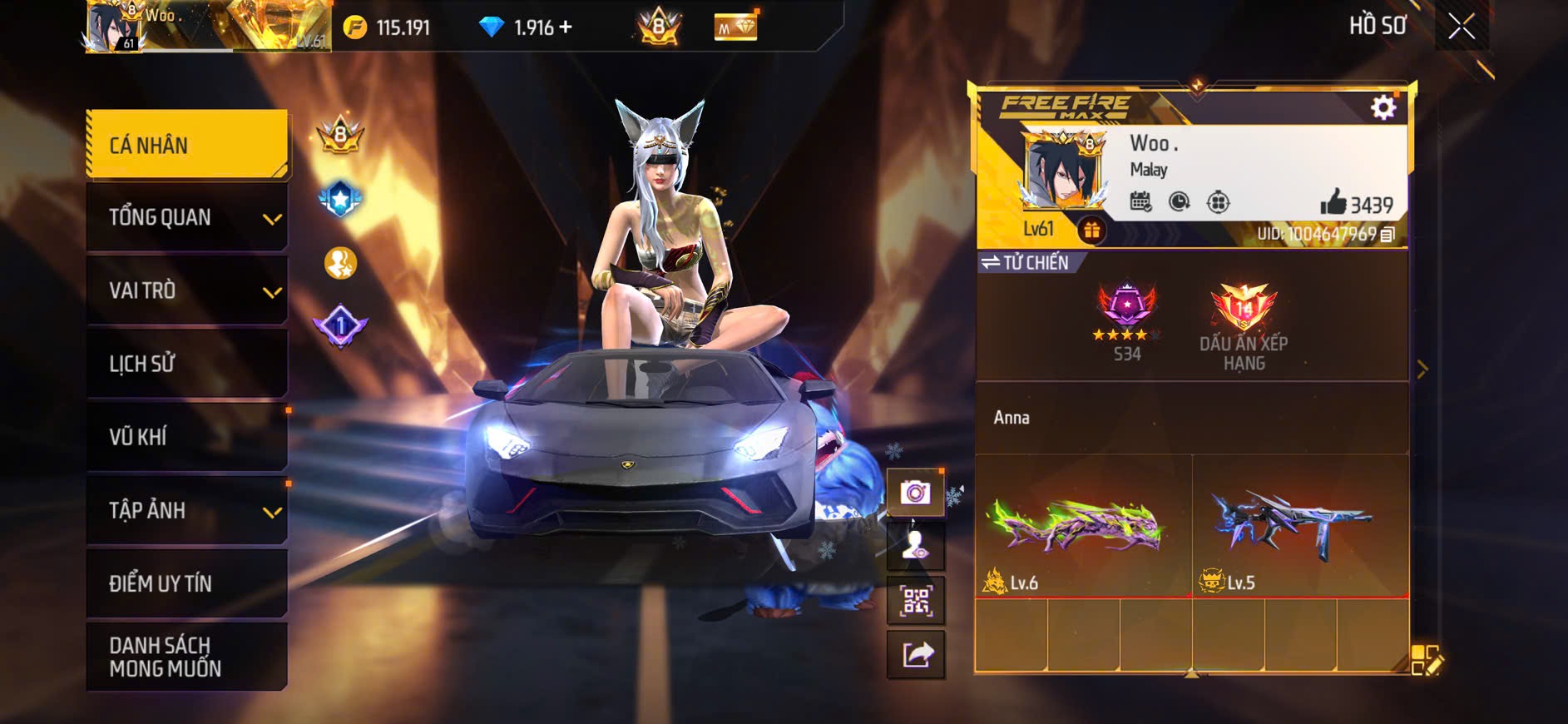Share the profile via arrow button
Screen dimensions: 1568x724
click(x=915, y=654)
